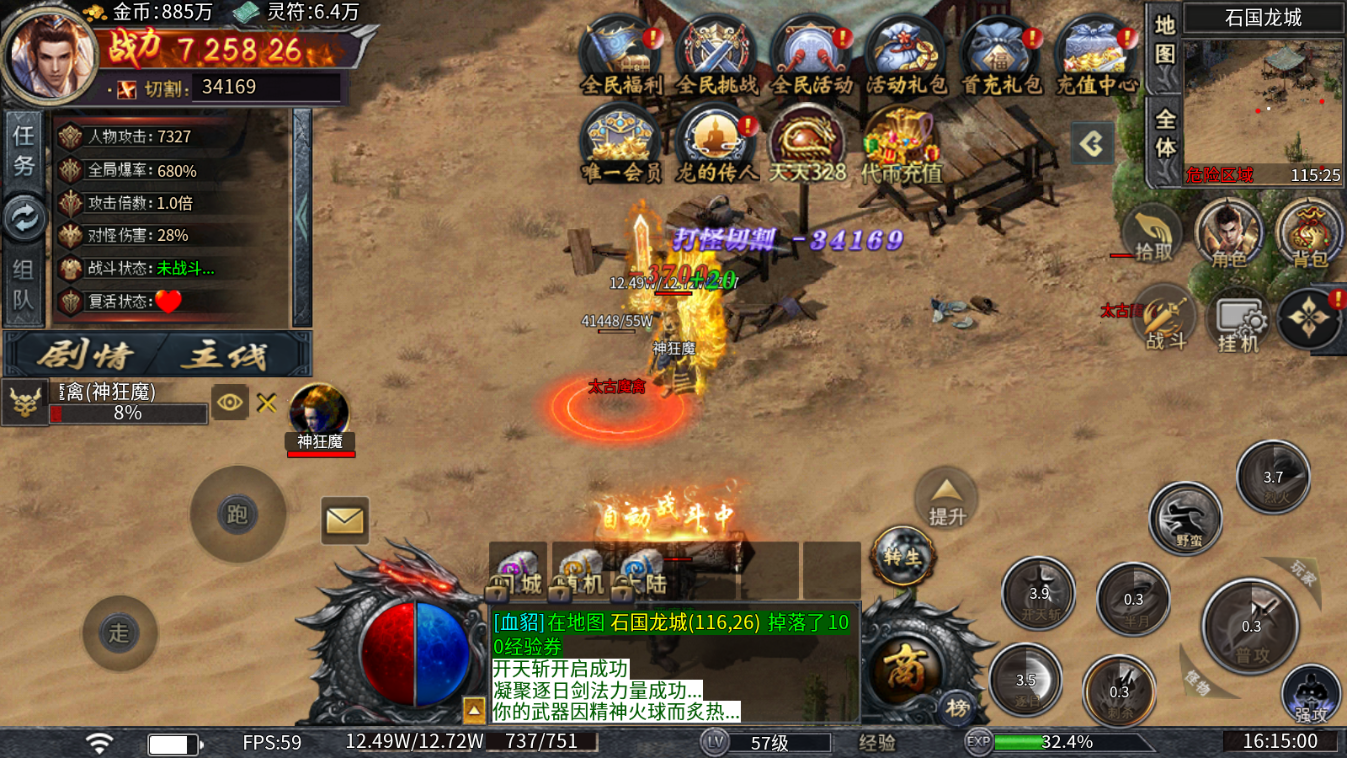The height and width of the screenshot is (758, 1347).
Task: Activate the 野蛮 charge skill
Action: (x=1186, y=518)
